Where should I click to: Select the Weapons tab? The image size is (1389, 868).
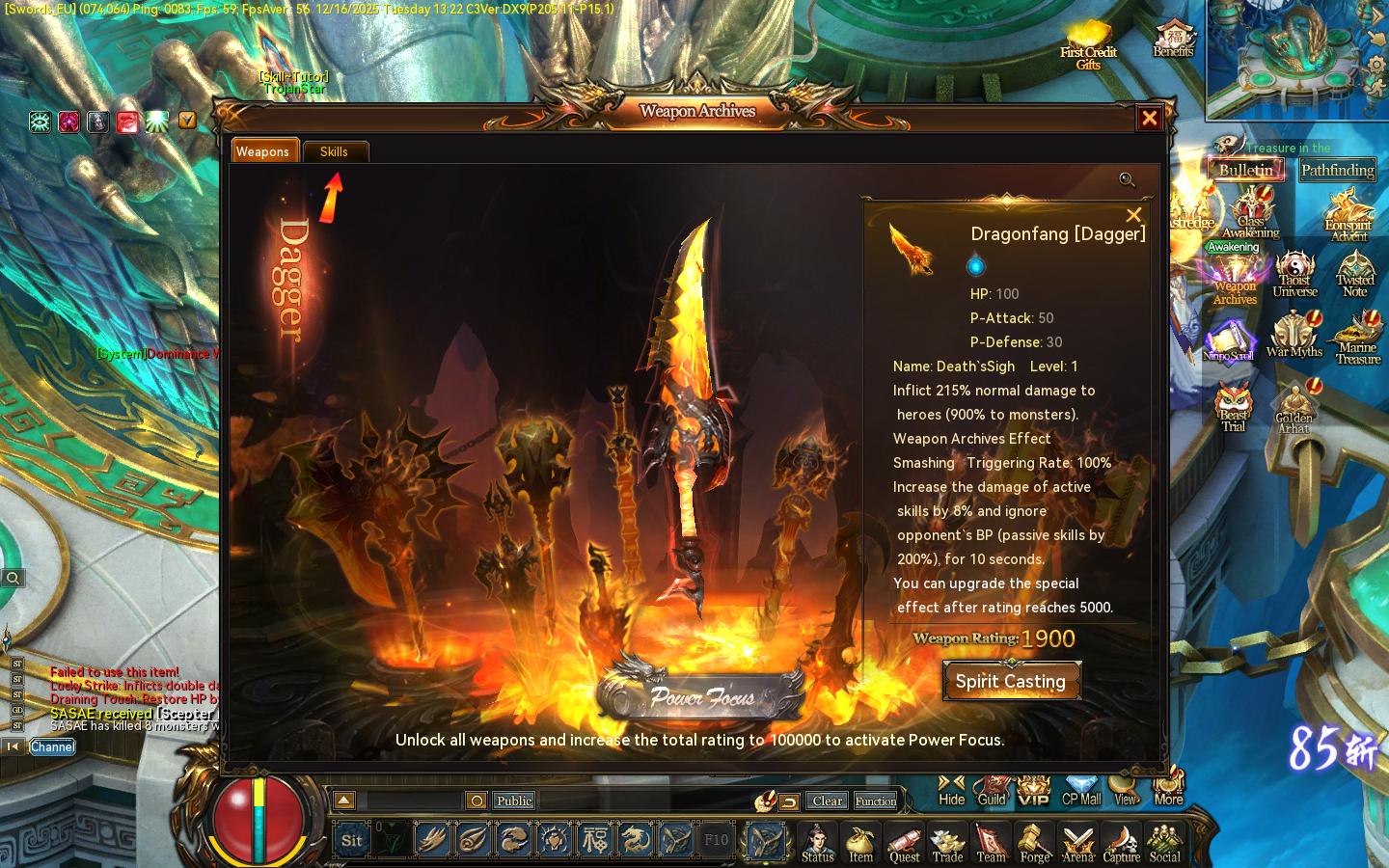pyautogui.click(x=262, y=151)
